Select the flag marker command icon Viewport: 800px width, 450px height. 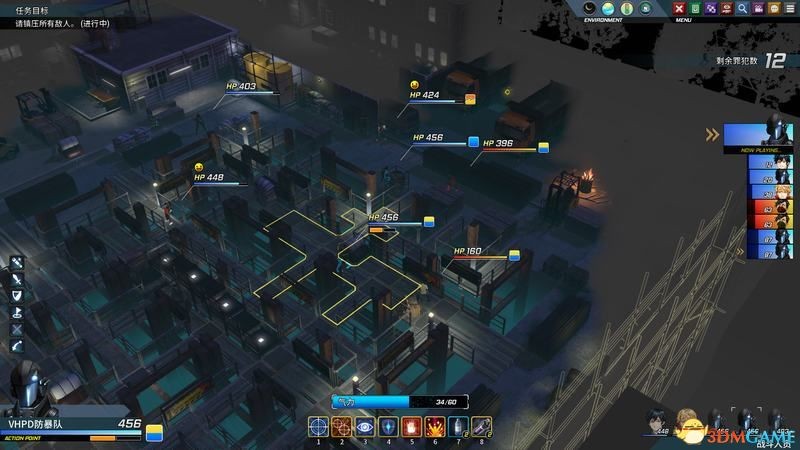point(17,312)
